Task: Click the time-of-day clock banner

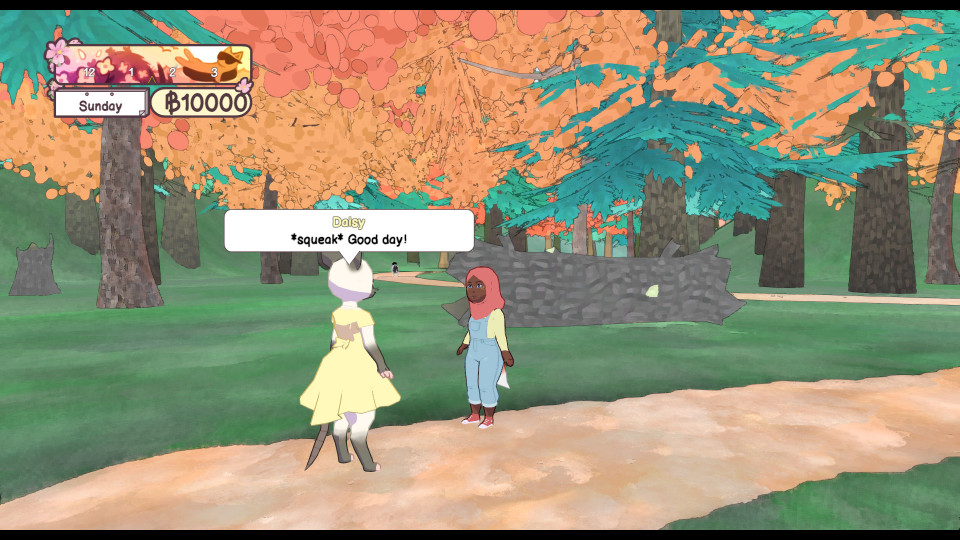Action: pyautogui.click(x=150, y=65)
